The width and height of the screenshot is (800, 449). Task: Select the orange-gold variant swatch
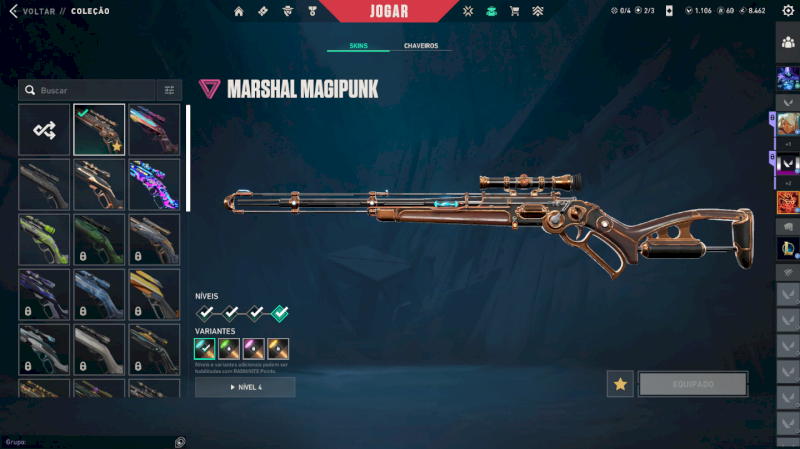point(278,349)
